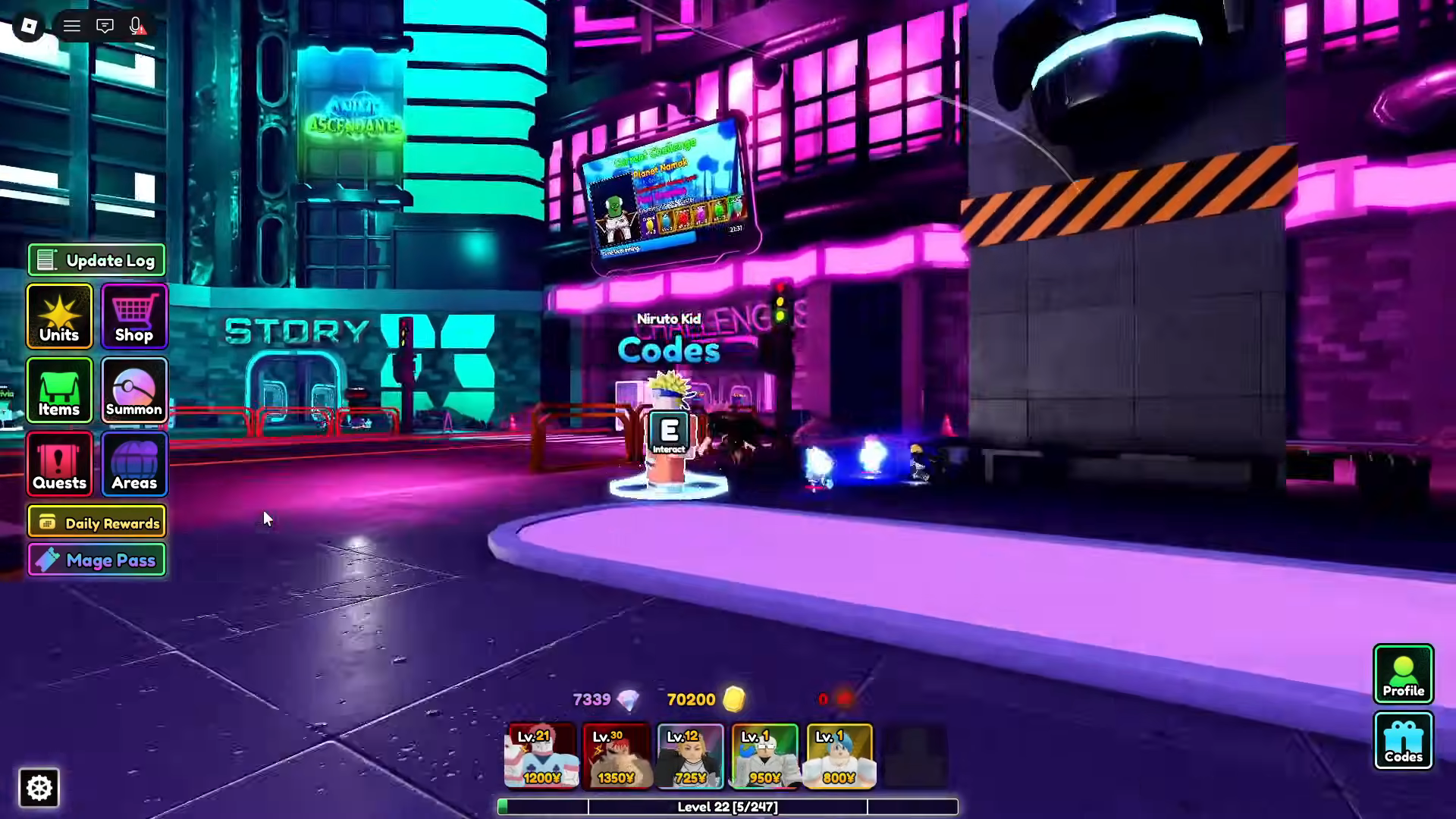Toggle the microphone icon
1456x819 pixels.
point(136,27)
